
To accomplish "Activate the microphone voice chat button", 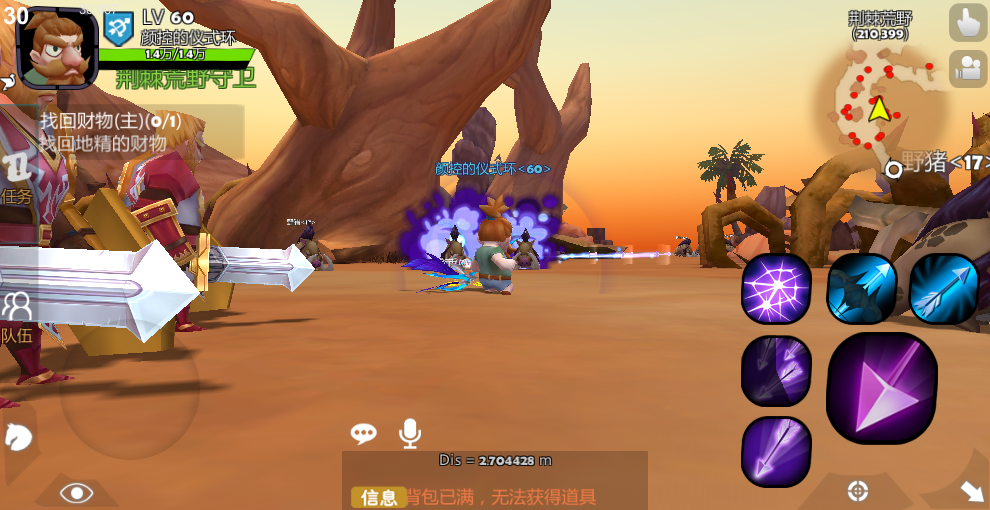I will point(409,433).
